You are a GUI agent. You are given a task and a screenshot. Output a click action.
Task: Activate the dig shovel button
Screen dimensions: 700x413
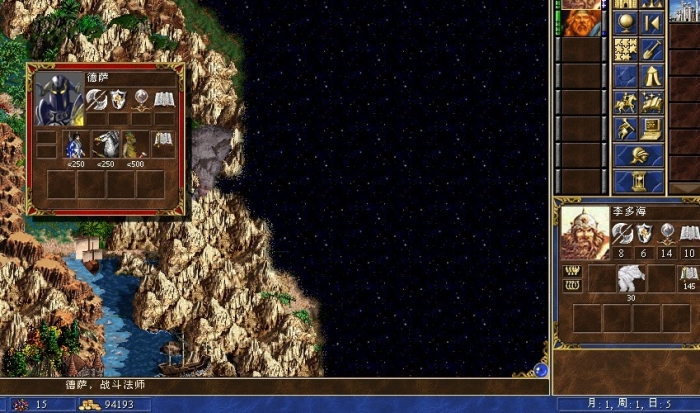(x=651, y=49)
